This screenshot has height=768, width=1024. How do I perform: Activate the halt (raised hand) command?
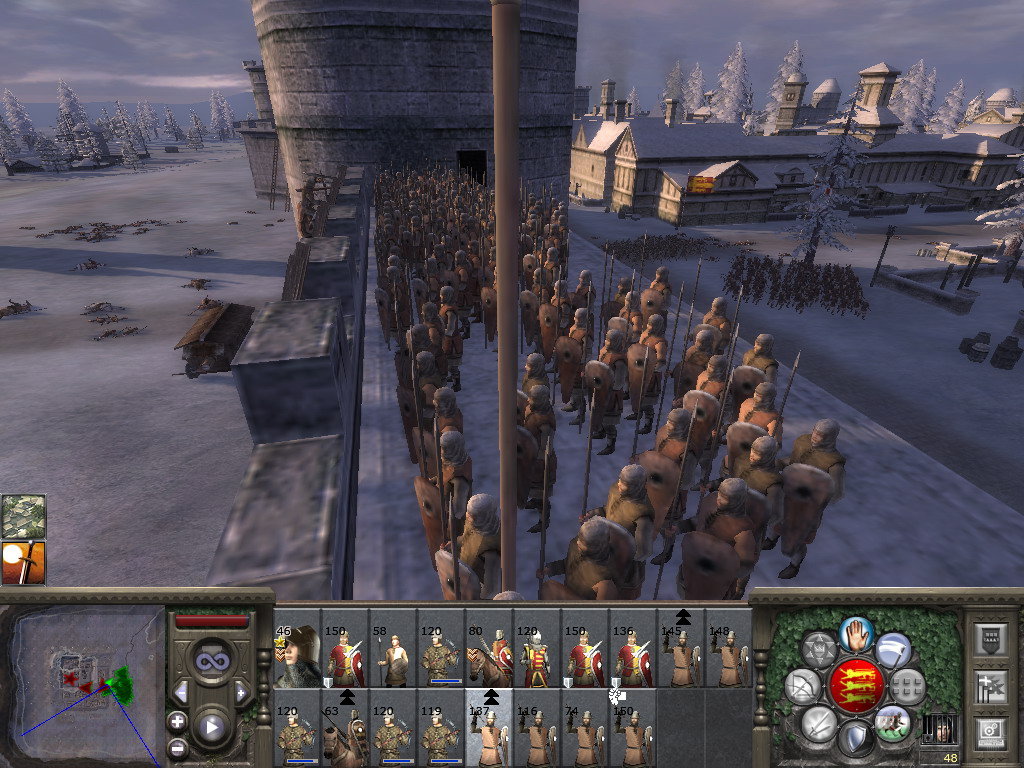[854, 632]
